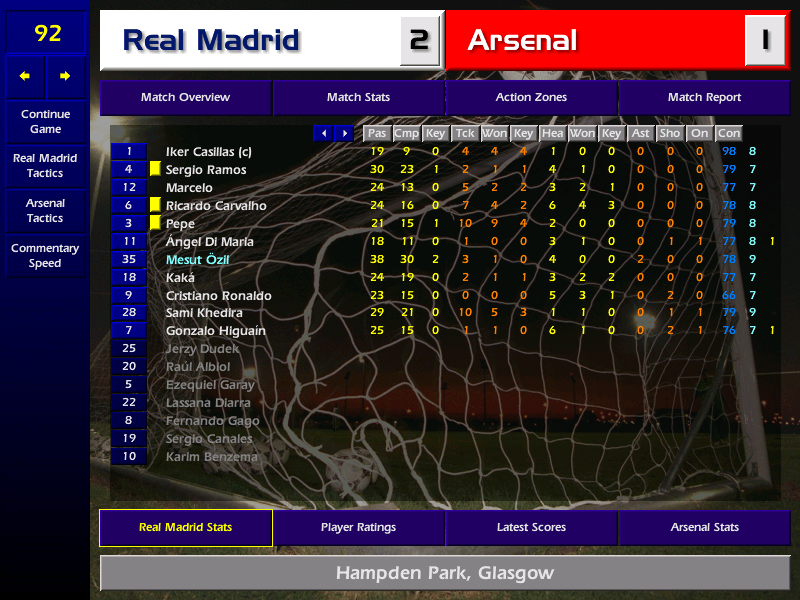This screenshot has width=800, height=600.
Task: View the Match Report
Action: tap(704, 97)
